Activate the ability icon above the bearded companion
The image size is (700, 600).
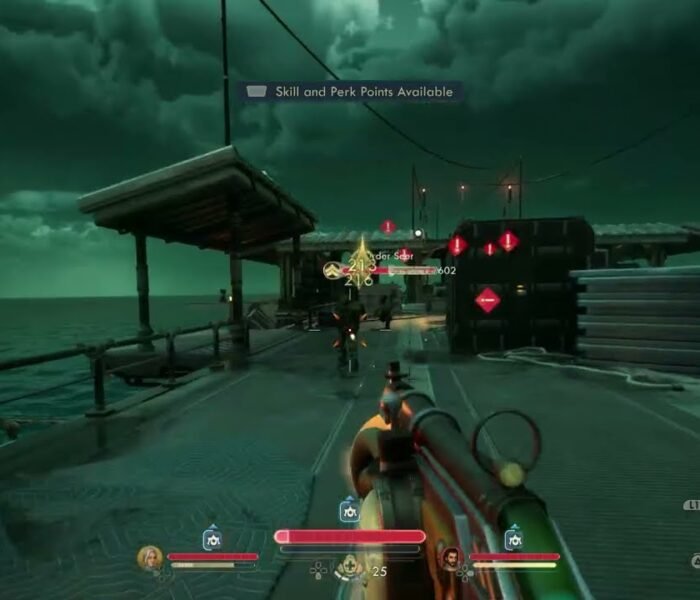(x=514, y=538)
